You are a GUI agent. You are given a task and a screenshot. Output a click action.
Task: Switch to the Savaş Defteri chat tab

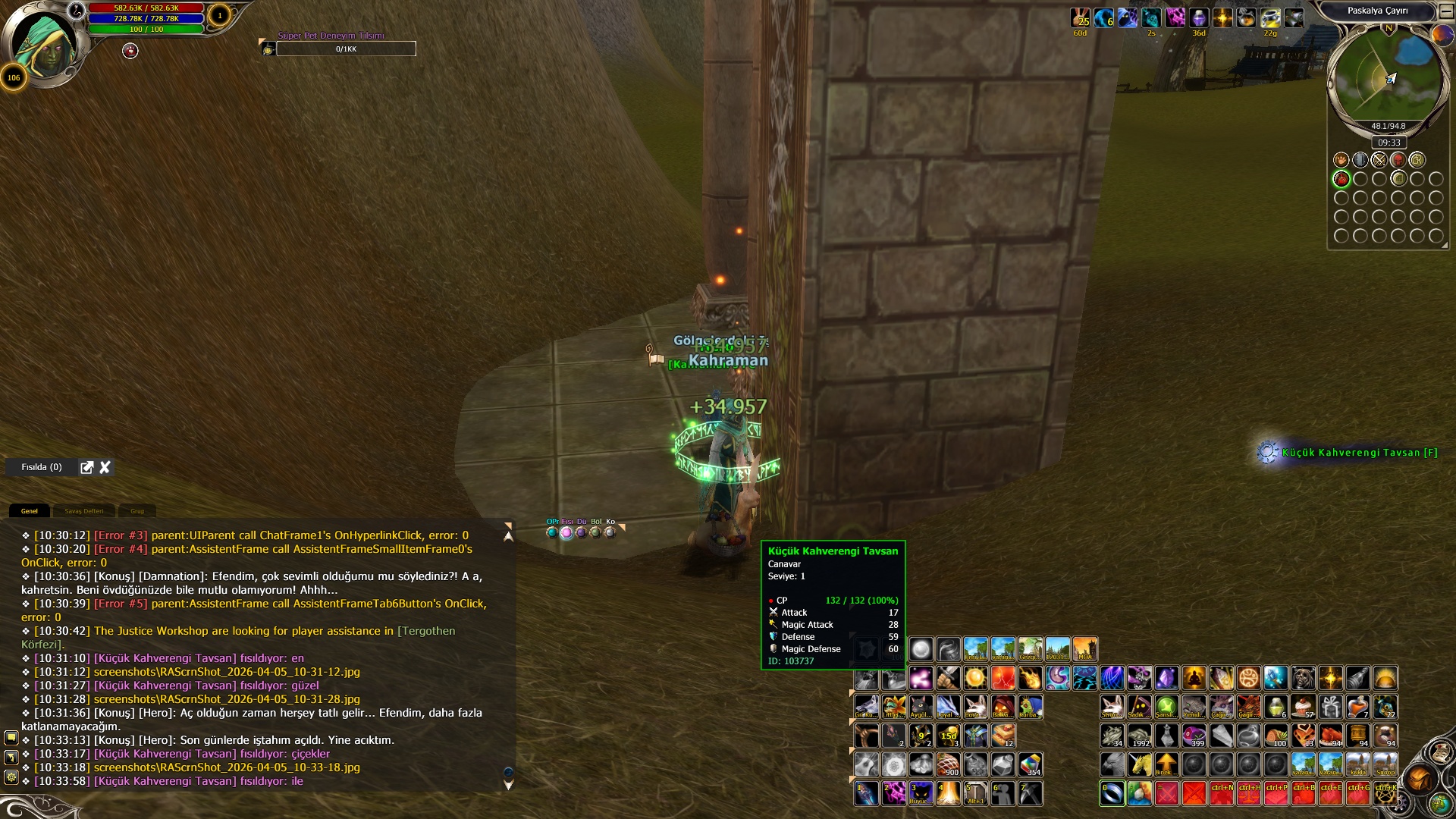pos(83,511)
